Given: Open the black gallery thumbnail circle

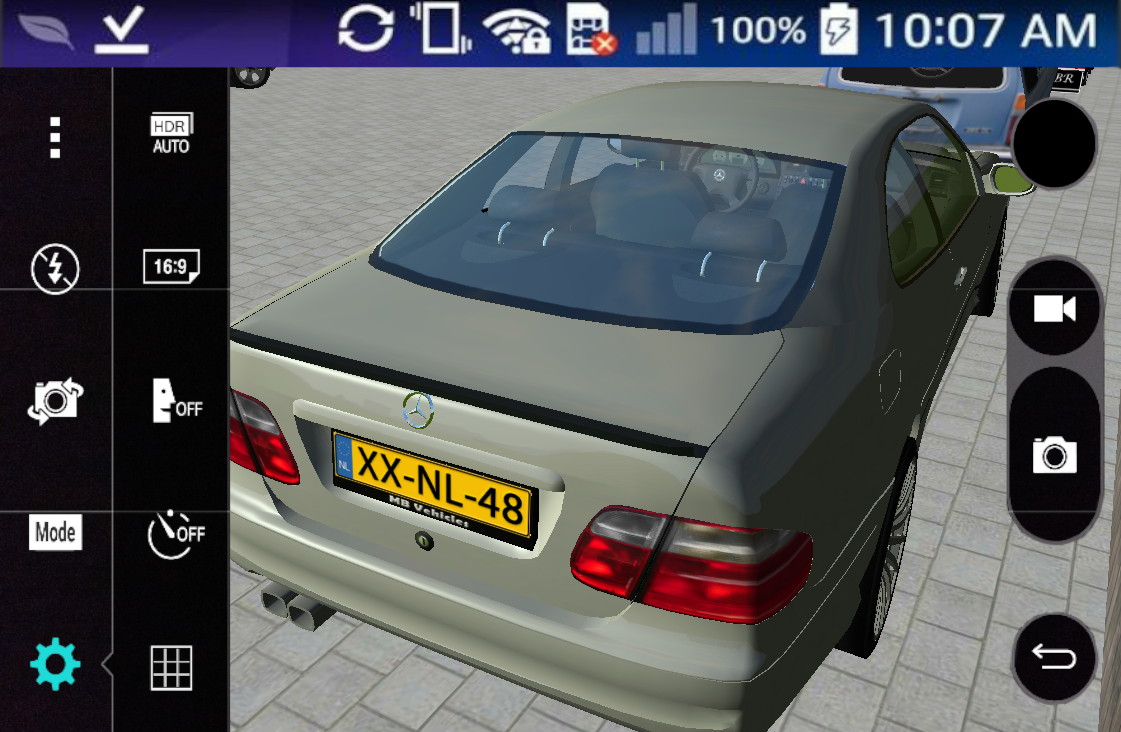Looking at the screenshot, I should 1054,144.
